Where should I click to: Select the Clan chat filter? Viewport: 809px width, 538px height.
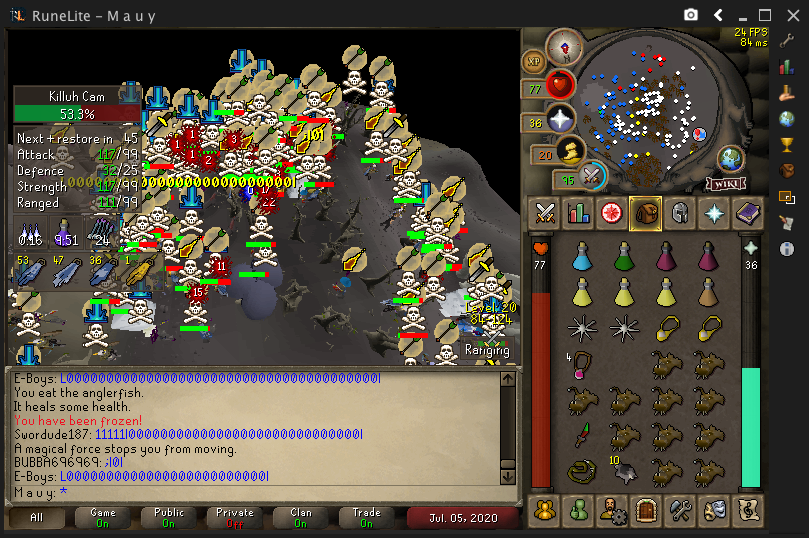click(x=301, y=518)
